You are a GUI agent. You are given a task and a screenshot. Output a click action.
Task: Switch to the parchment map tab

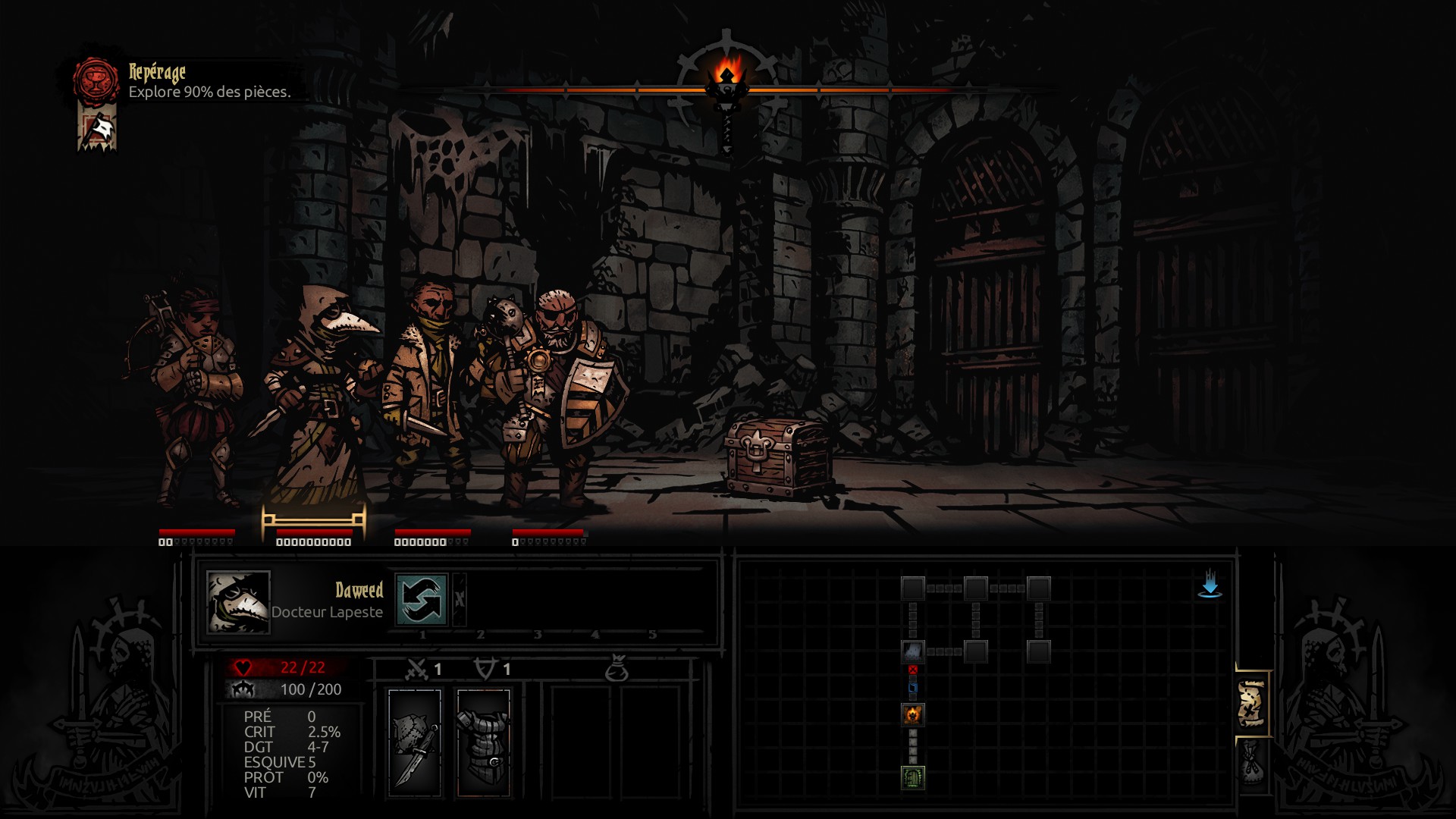1252,703
